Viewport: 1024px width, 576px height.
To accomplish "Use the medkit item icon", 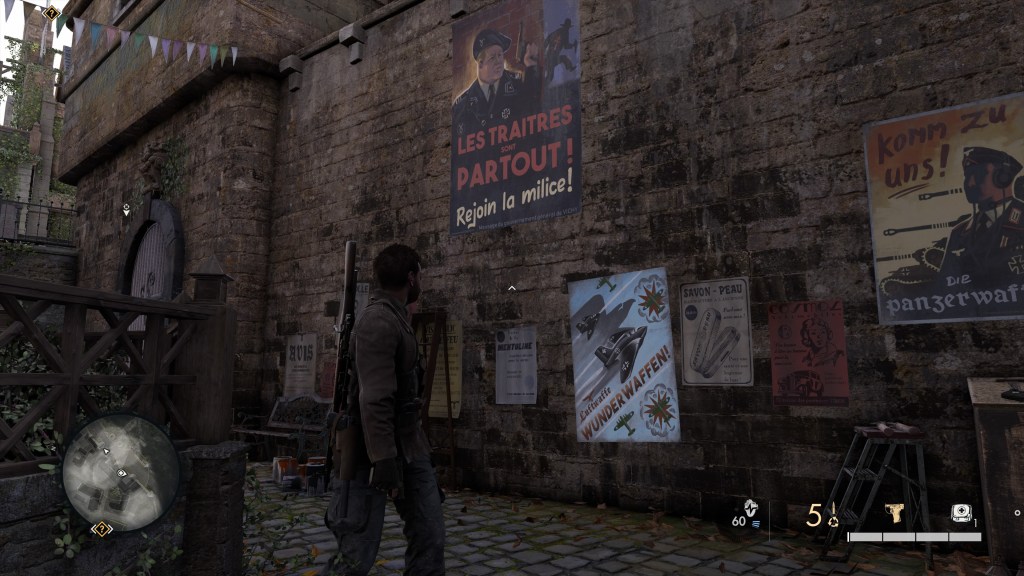I will [x=959, y=514].
